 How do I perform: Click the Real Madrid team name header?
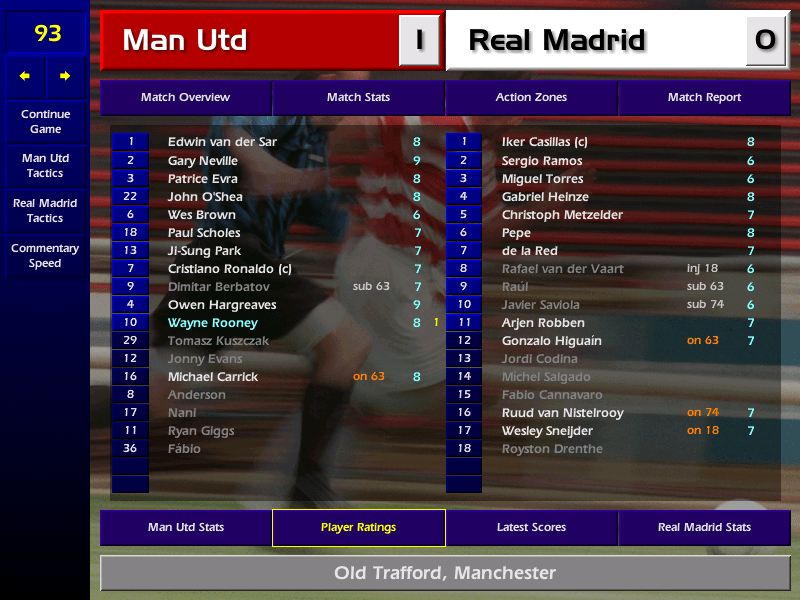pos(557,41)
